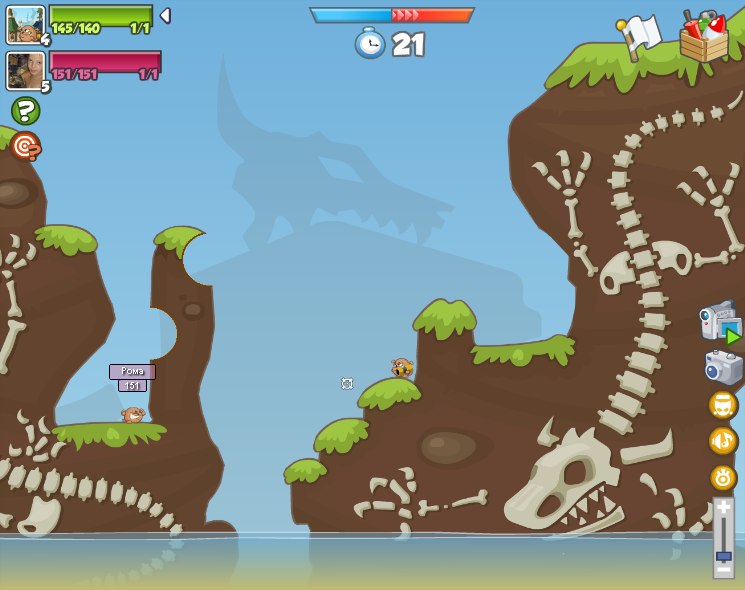The width and height of the screenshot is (745, 590).
Task: Toggle music with the orange note button
Action: click(x=723, y=441)
